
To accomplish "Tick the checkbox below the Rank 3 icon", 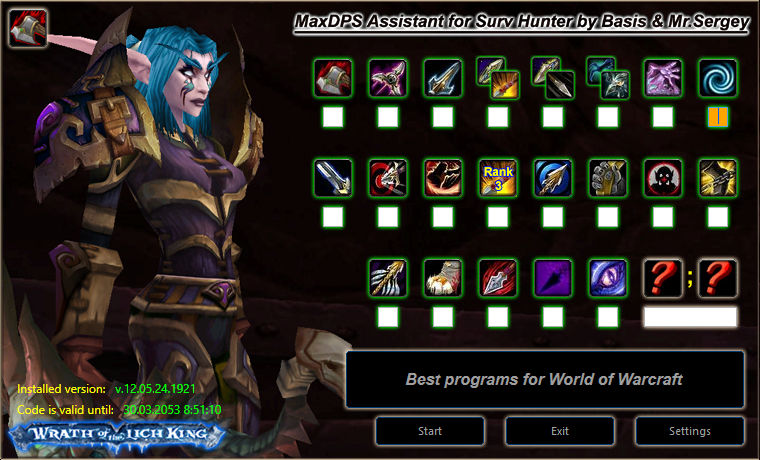I will coord(498,217).
